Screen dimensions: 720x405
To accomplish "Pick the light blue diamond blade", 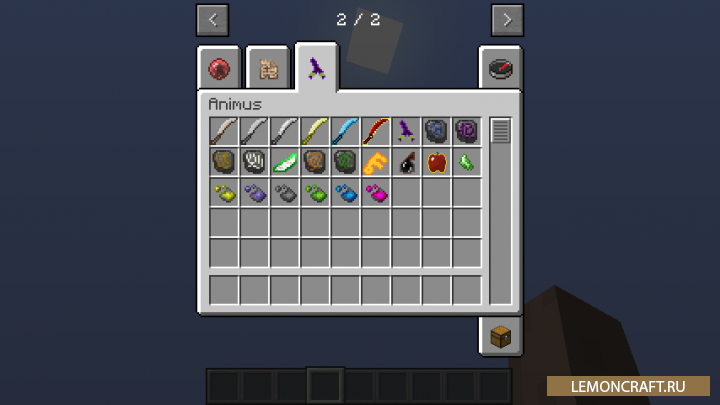I will [345, 131].
